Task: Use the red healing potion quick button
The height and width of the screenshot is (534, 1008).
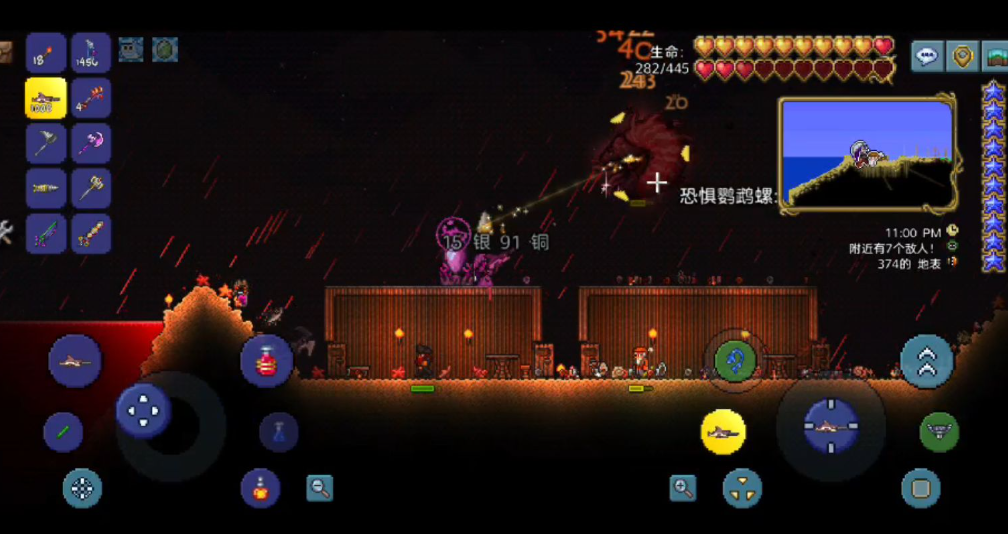Action: point(266,361)
